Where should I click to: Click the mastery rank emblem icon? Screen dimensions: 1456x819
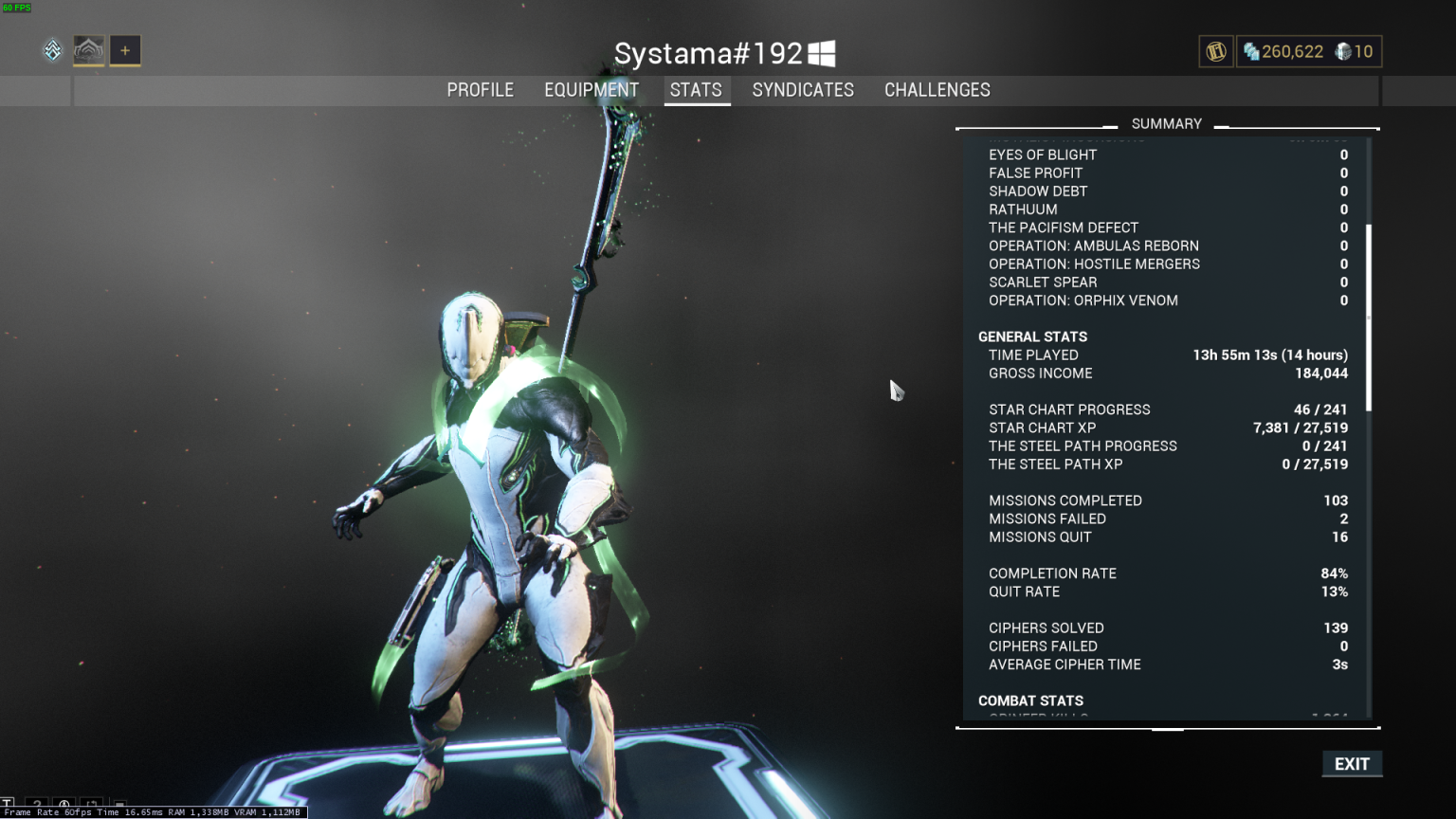pos(52,50)
